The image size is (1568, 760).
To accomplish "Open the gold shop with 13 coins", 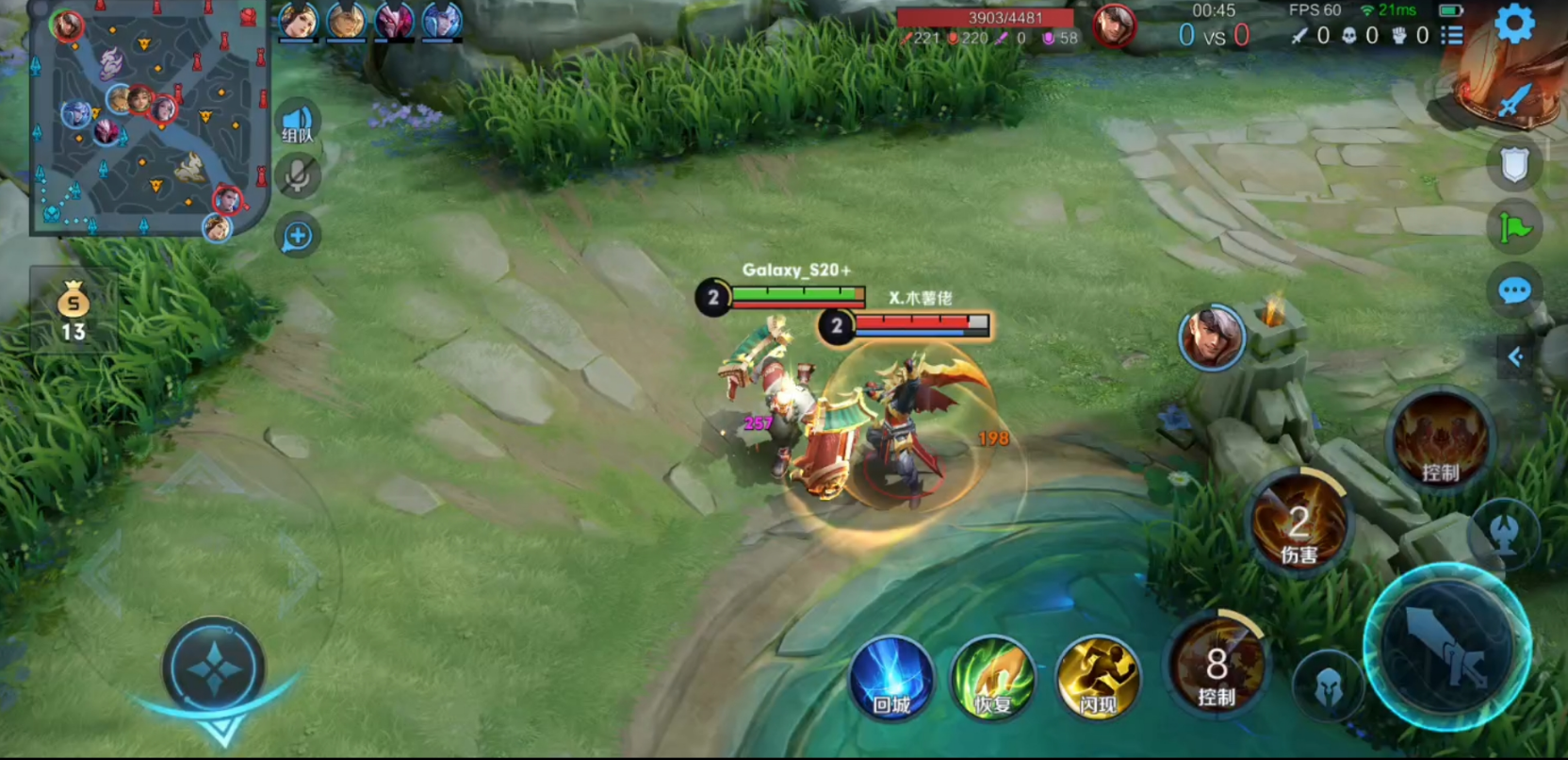I will point(73,310).
